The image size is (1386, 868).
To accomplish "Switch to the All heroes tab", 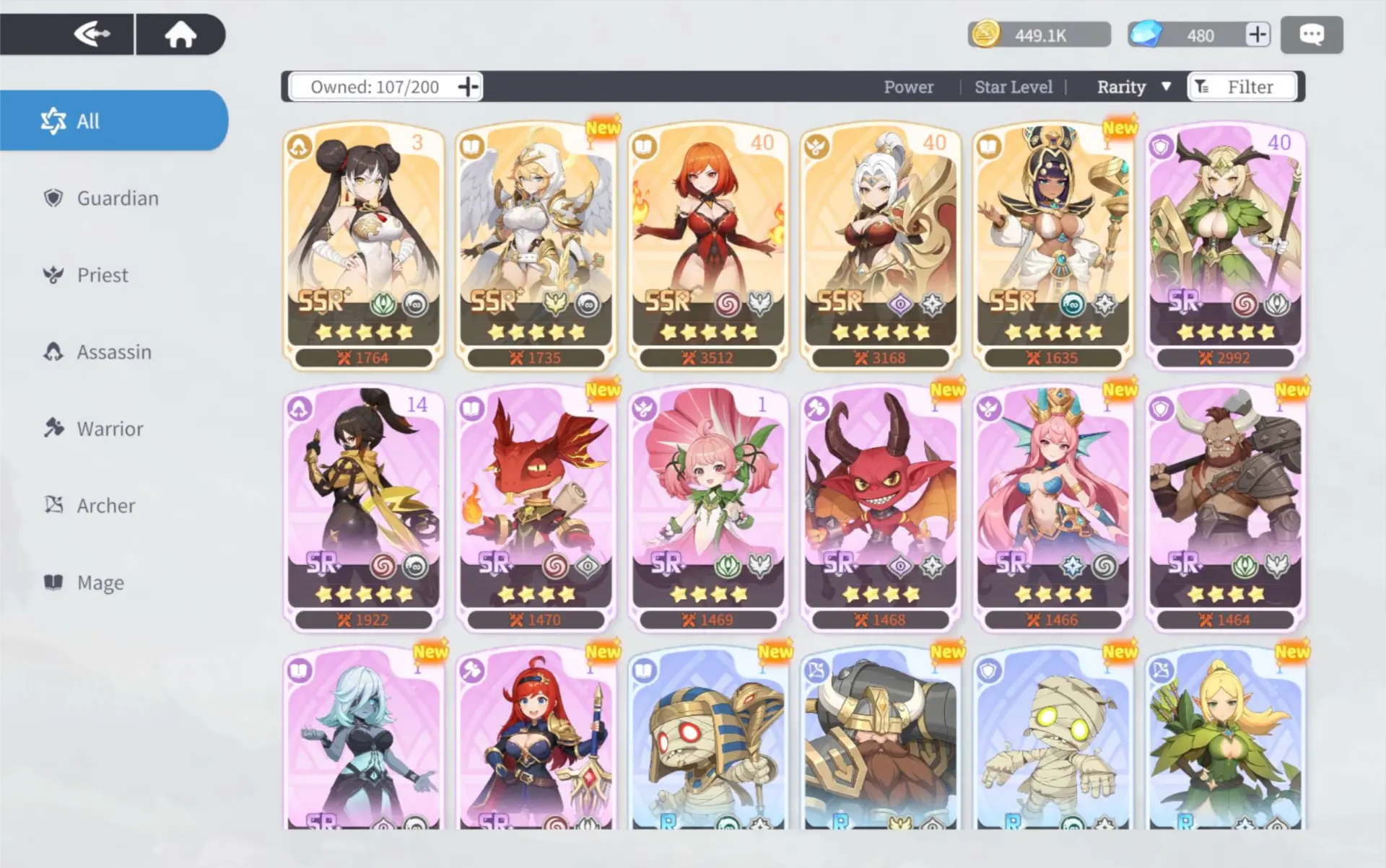I will [x=114, y=120].
